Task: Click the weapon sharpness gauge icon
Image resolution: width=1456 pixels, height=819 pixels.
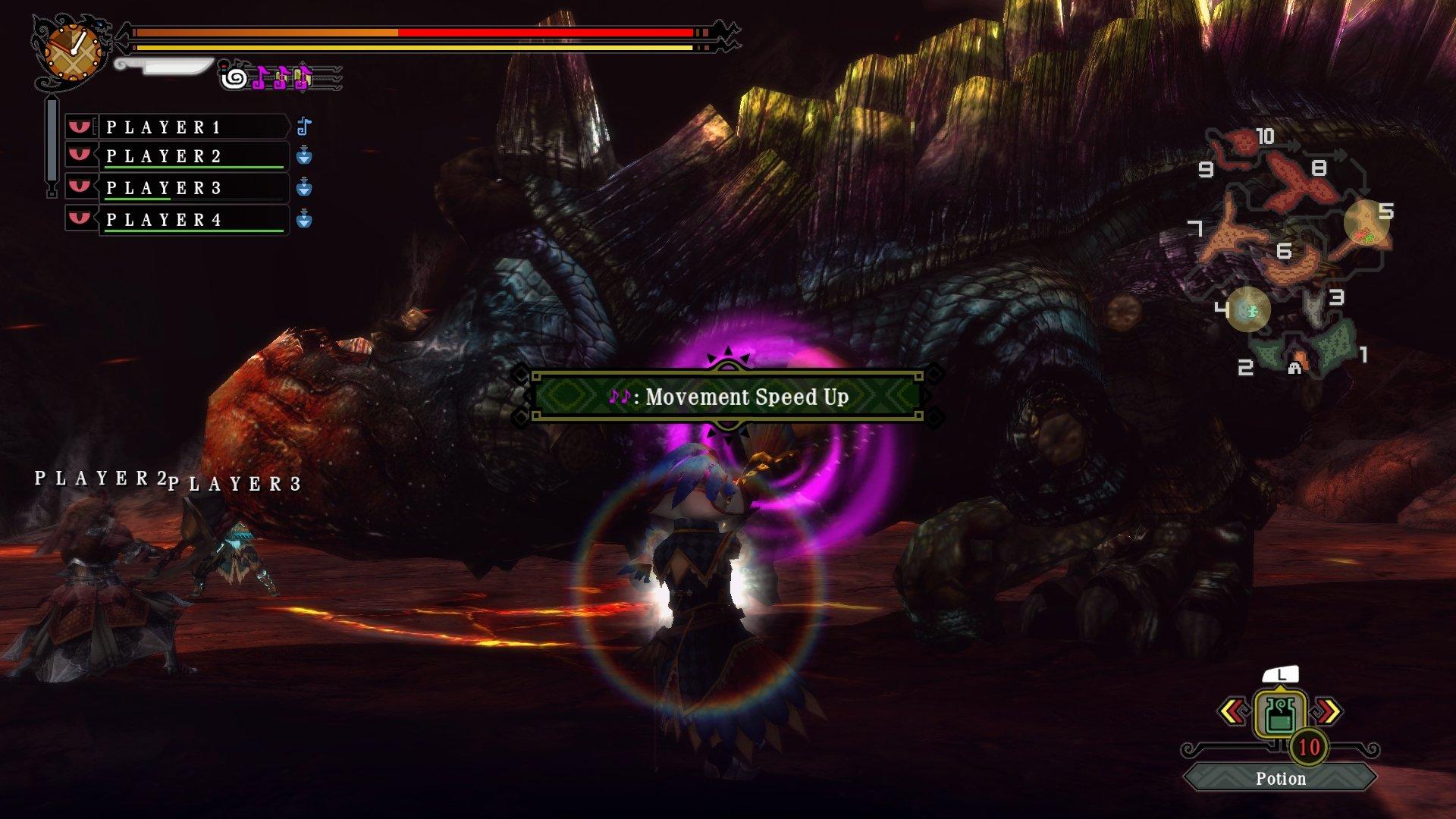Action: [165, 67]
